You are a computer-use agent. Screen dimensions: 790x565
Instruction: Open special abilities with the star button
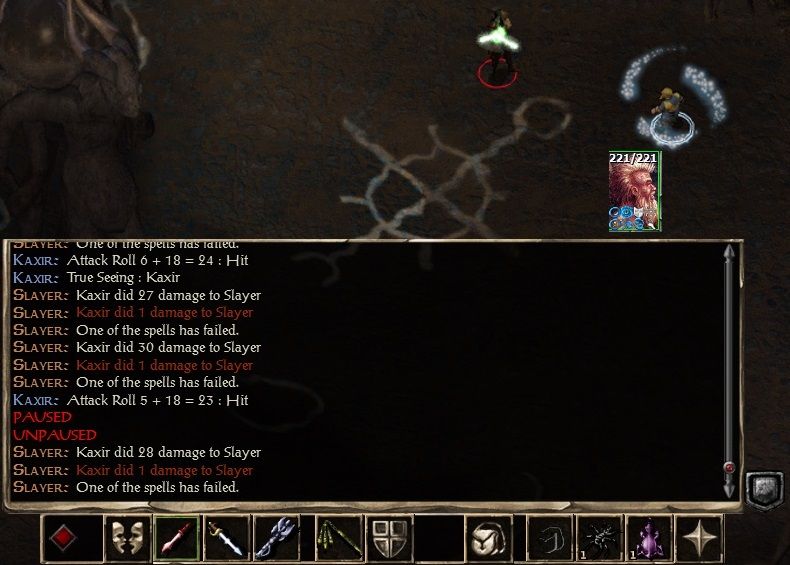(700, 538)
